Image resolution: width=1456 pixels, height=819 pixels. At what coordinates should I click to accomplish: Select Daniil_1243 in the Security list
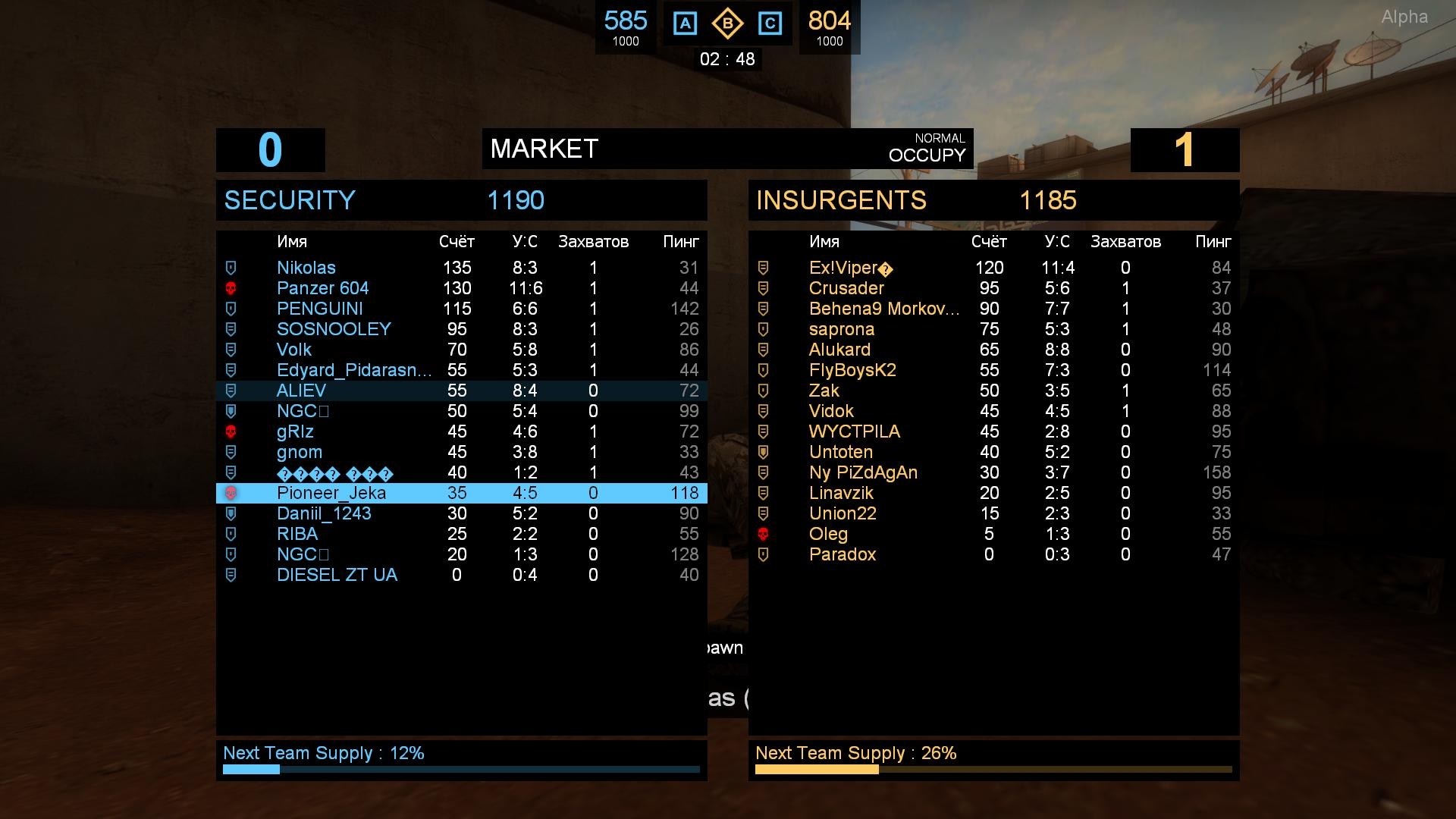[x=324, y=513]
